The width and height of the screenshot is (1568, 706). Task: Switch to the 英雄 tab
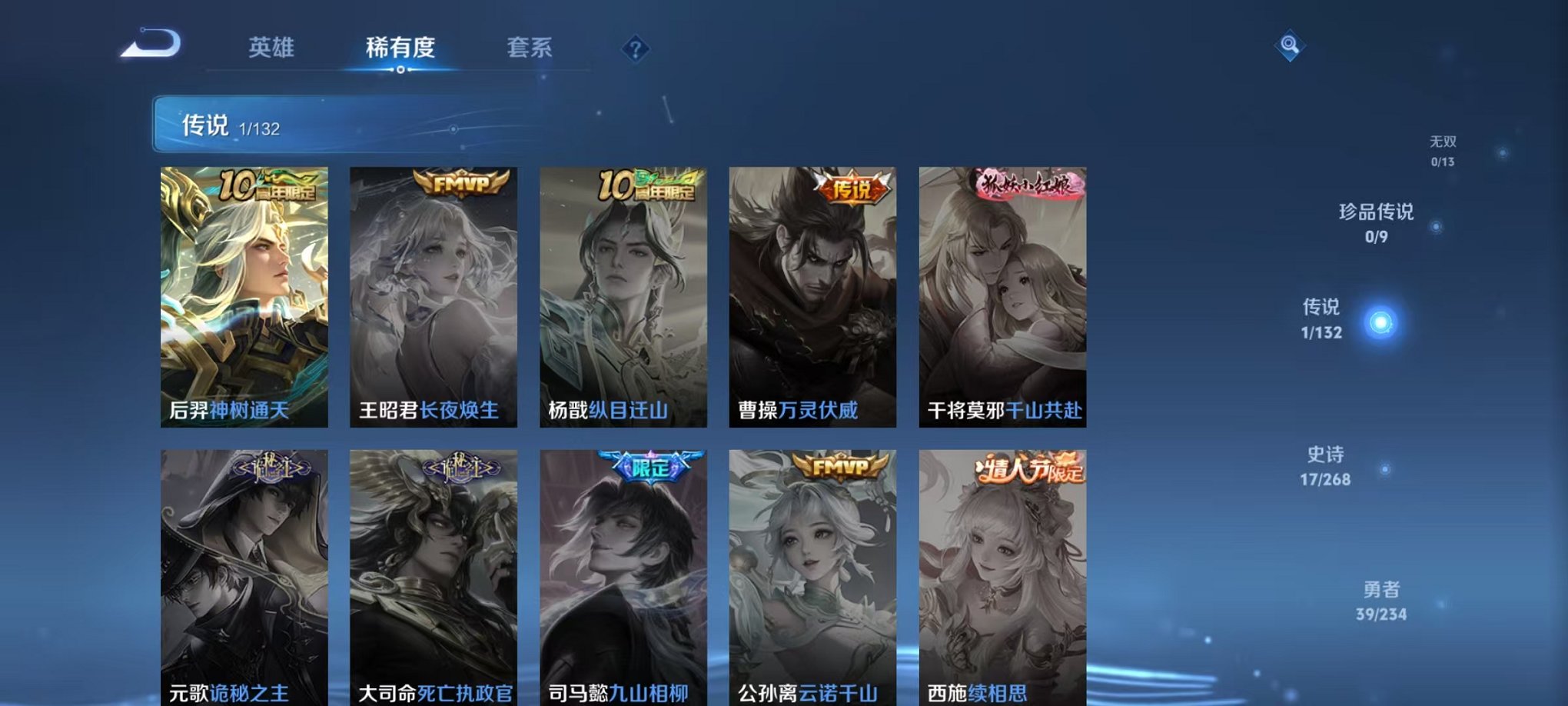click(x=273, y=48)
